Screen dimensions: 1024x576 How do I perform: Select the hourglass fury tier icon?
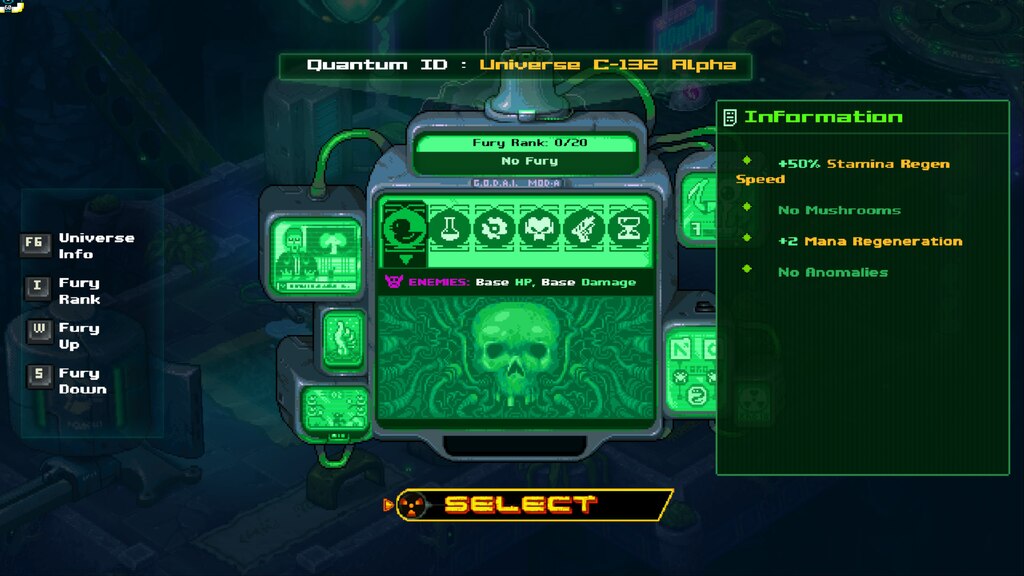coord(629,229)
